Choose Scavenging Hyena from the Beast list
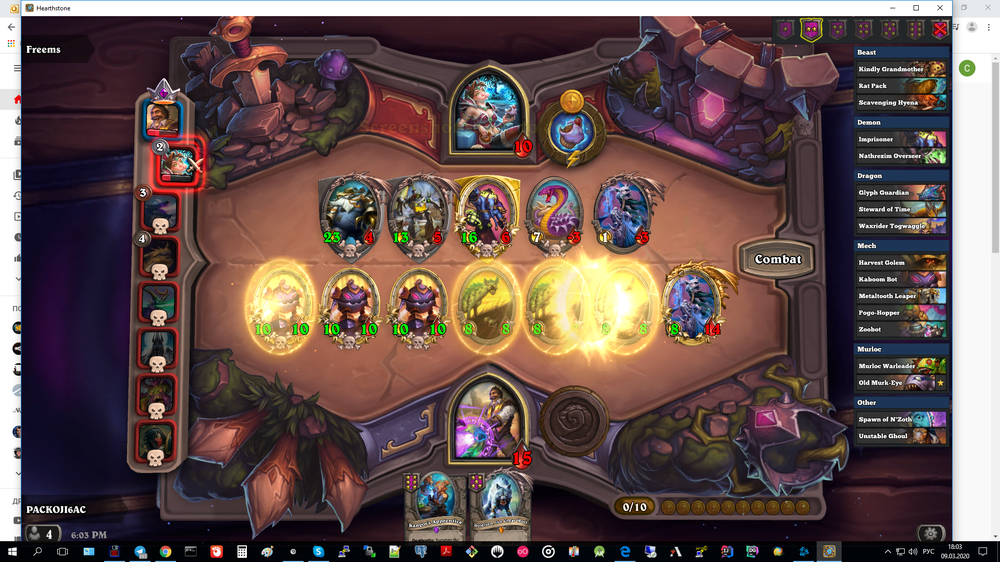This screenshot has height=562, width=1000. click(900, 103)
